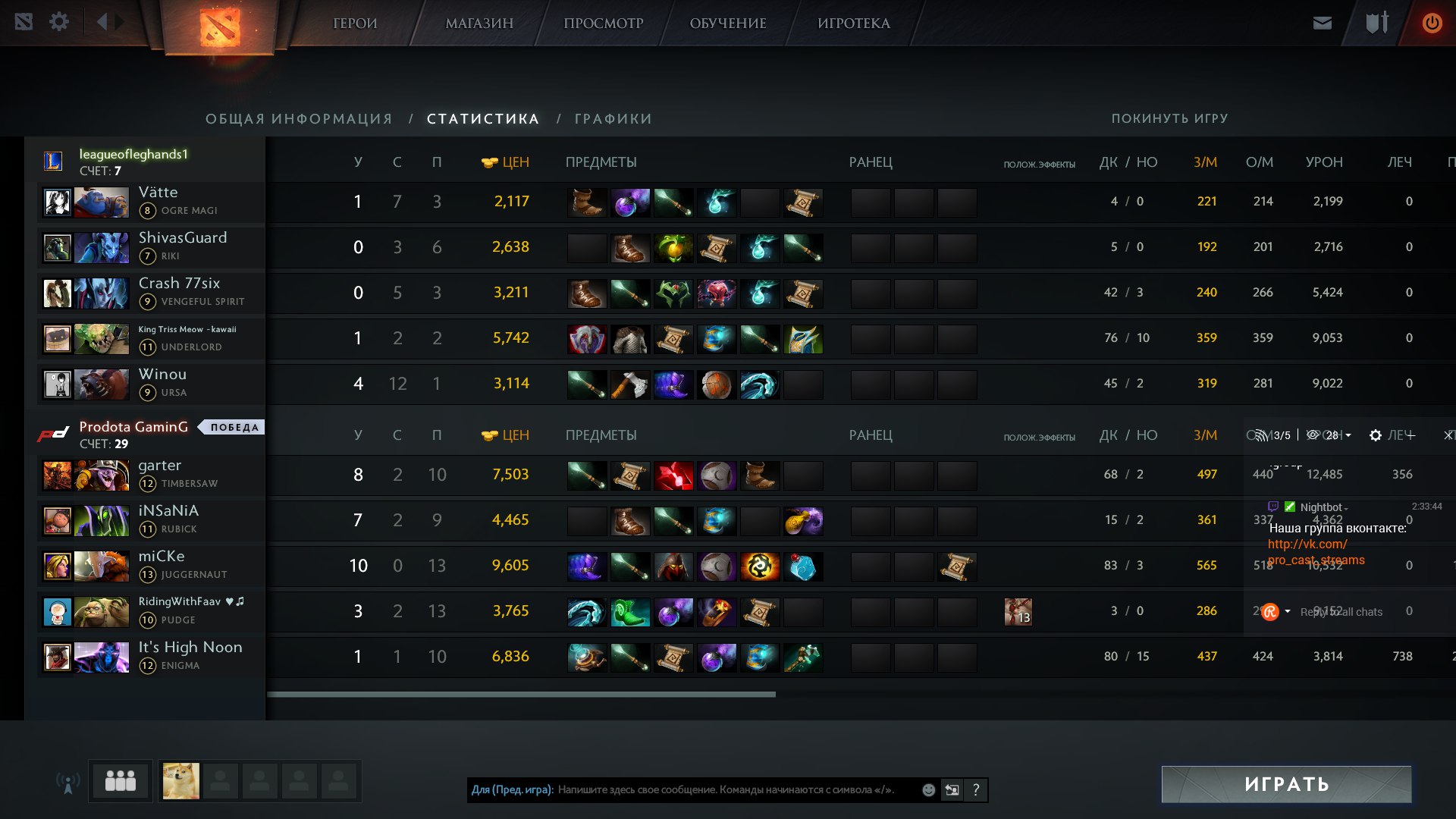Click the red power exit button
This screenshot has height=819, width=1456.
(1432, 23)
